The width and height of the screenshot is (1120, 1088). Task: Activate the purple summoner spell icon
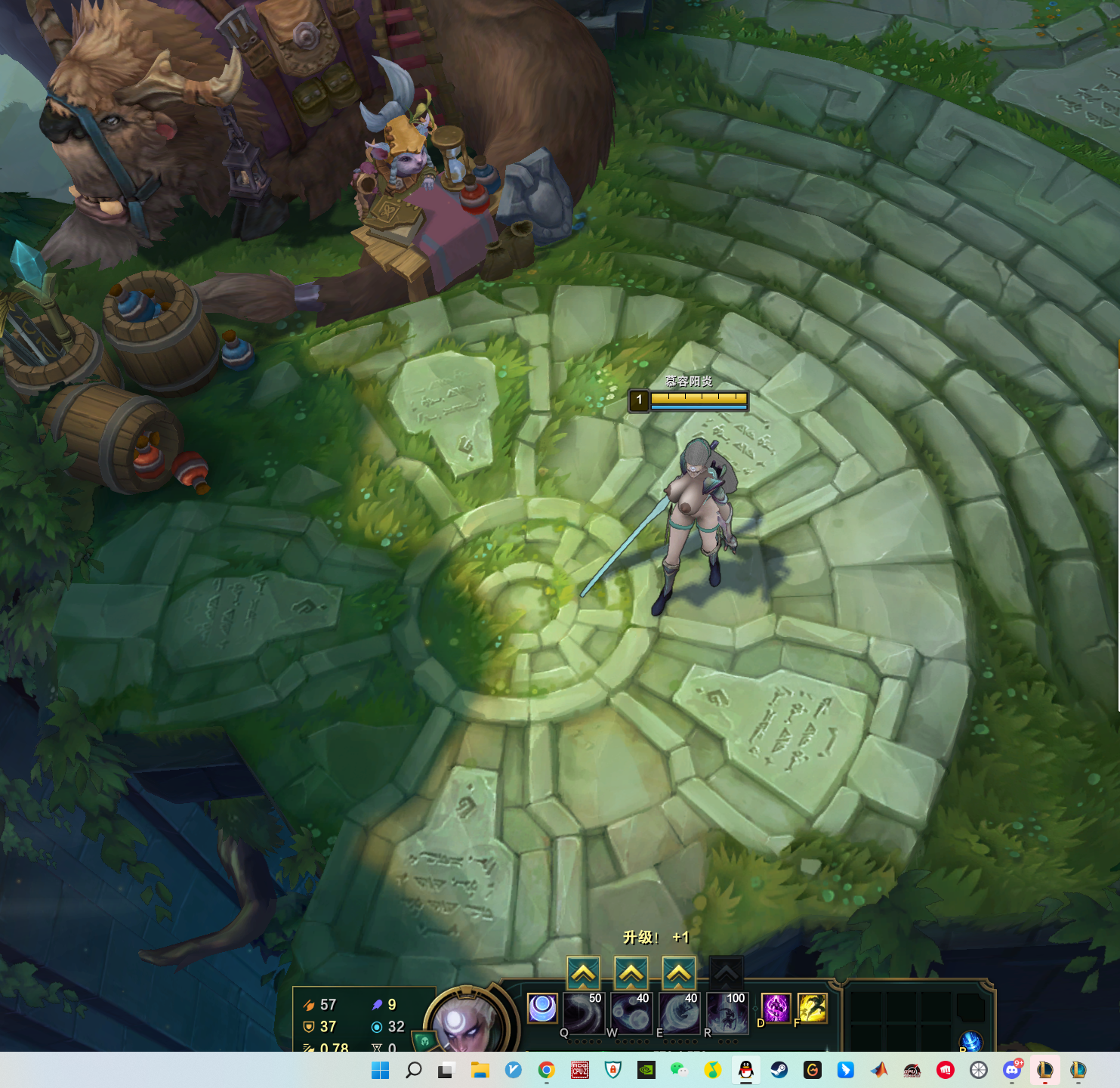click(776, 1008)
